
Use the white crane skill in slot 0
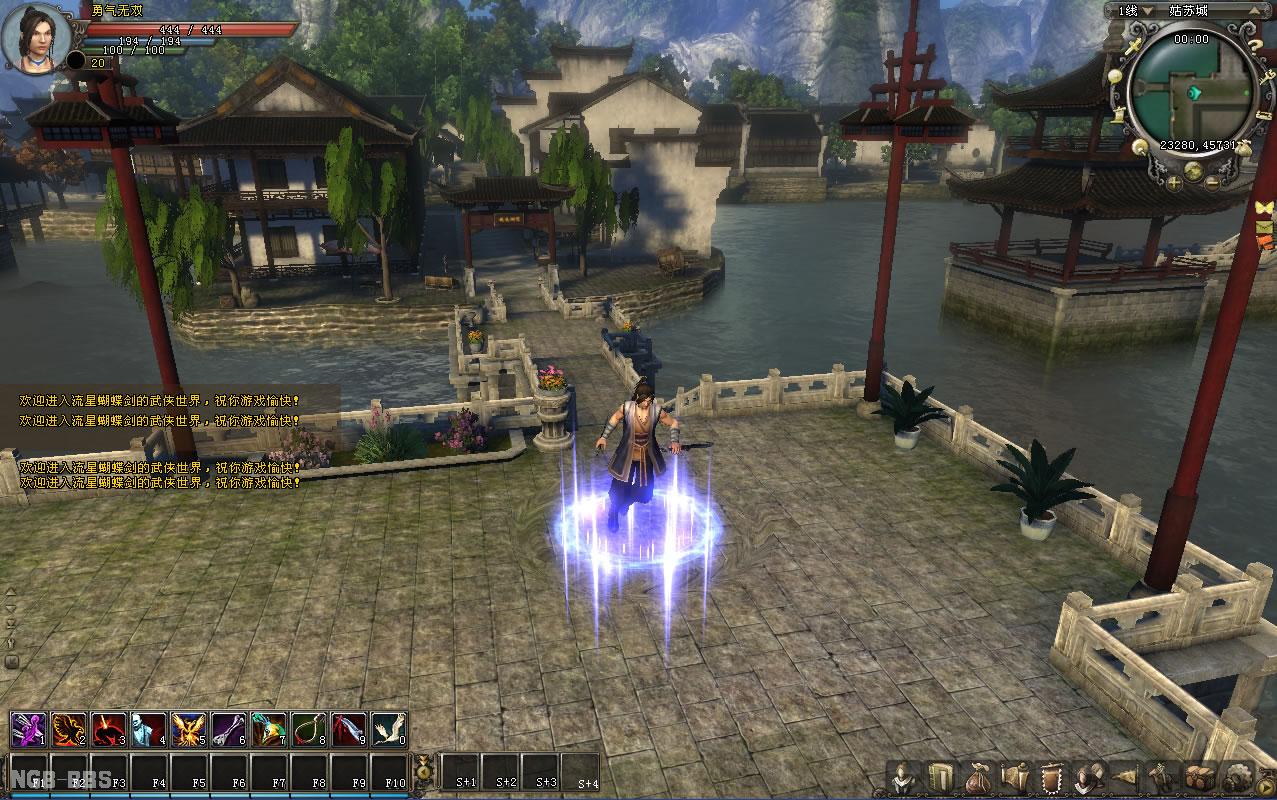388,730
